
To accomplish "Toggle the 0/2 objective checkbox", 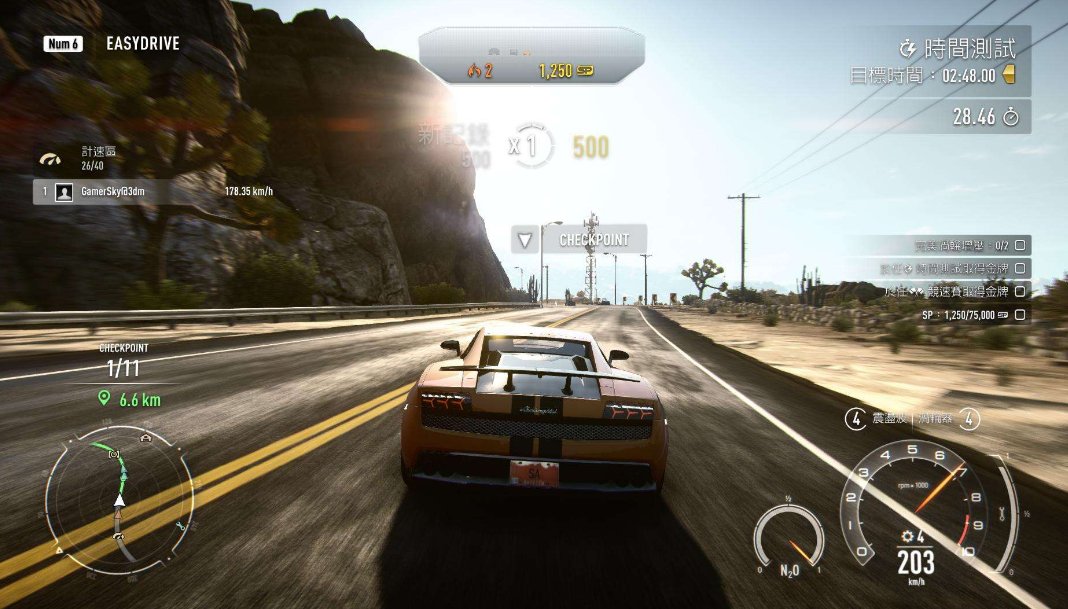I will pos(1020,244).
